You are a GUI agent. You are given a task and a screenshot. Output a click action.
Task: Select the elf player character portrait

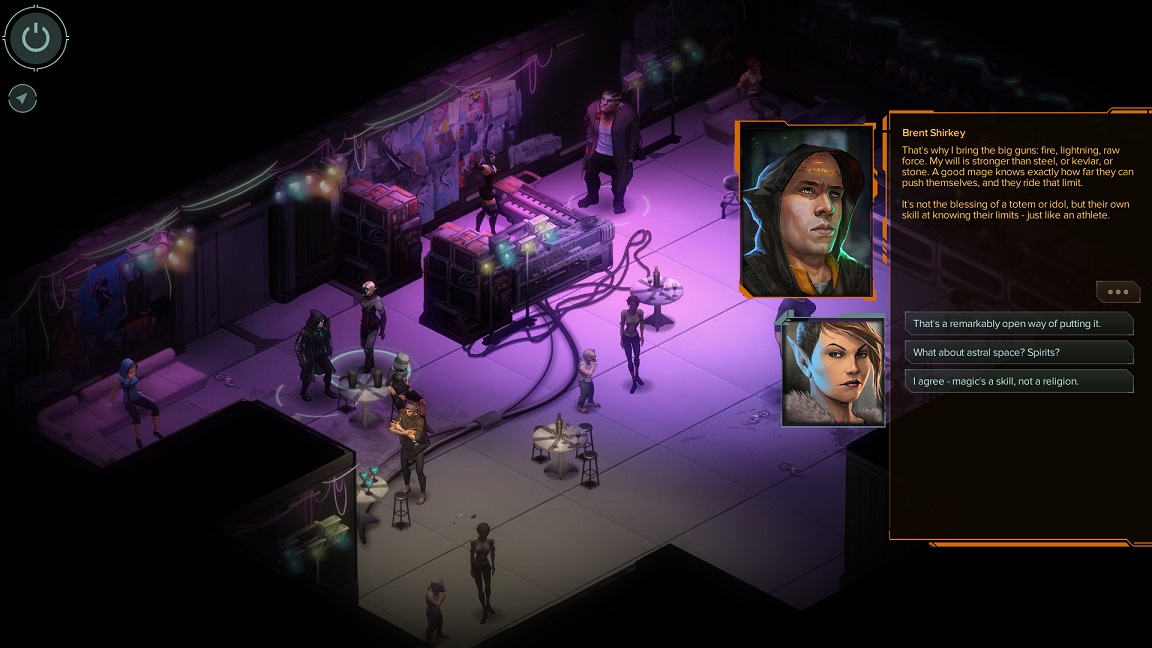[833, 371]
